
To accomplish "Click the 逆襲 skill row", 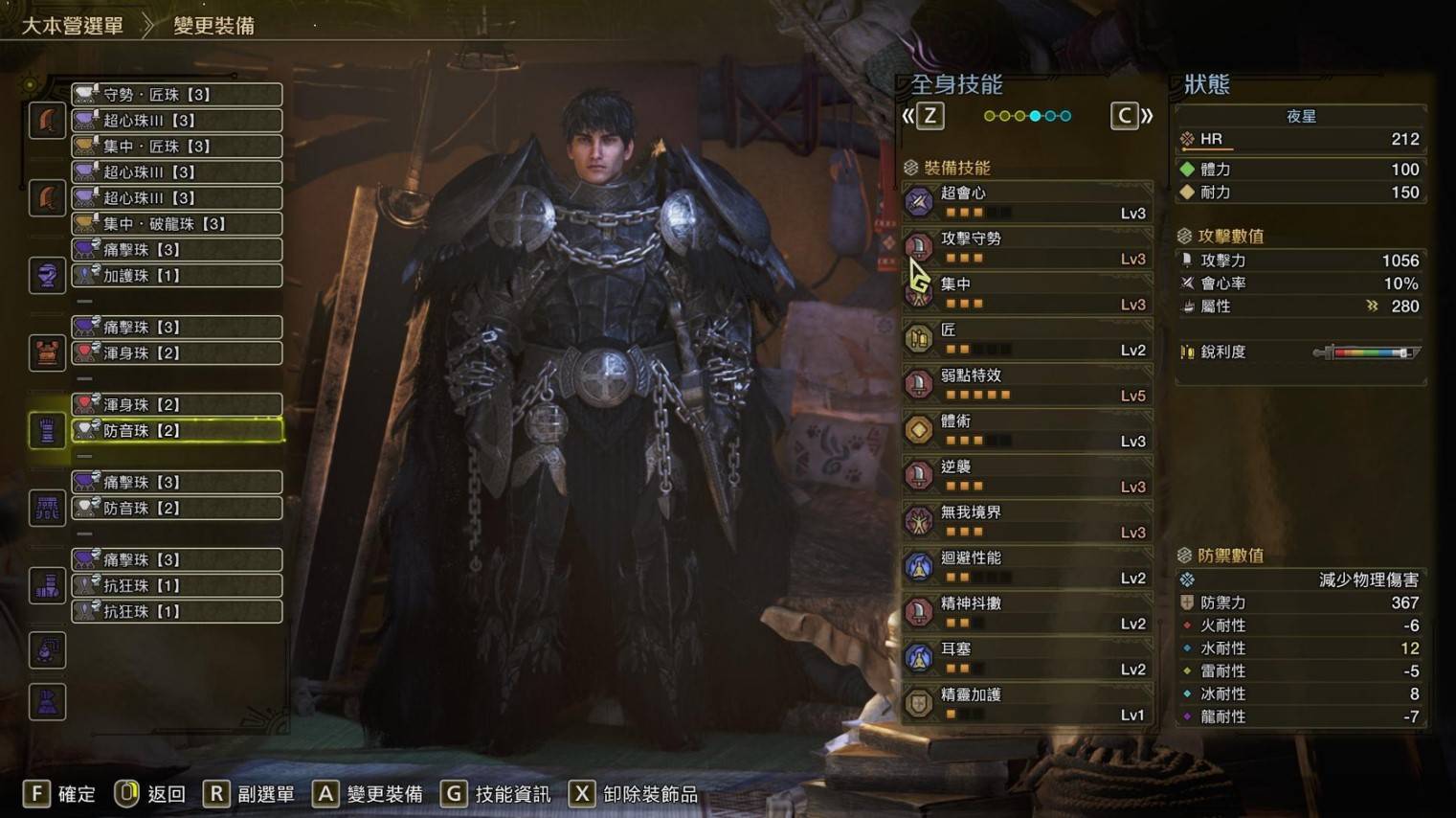I will point(1027,476).
